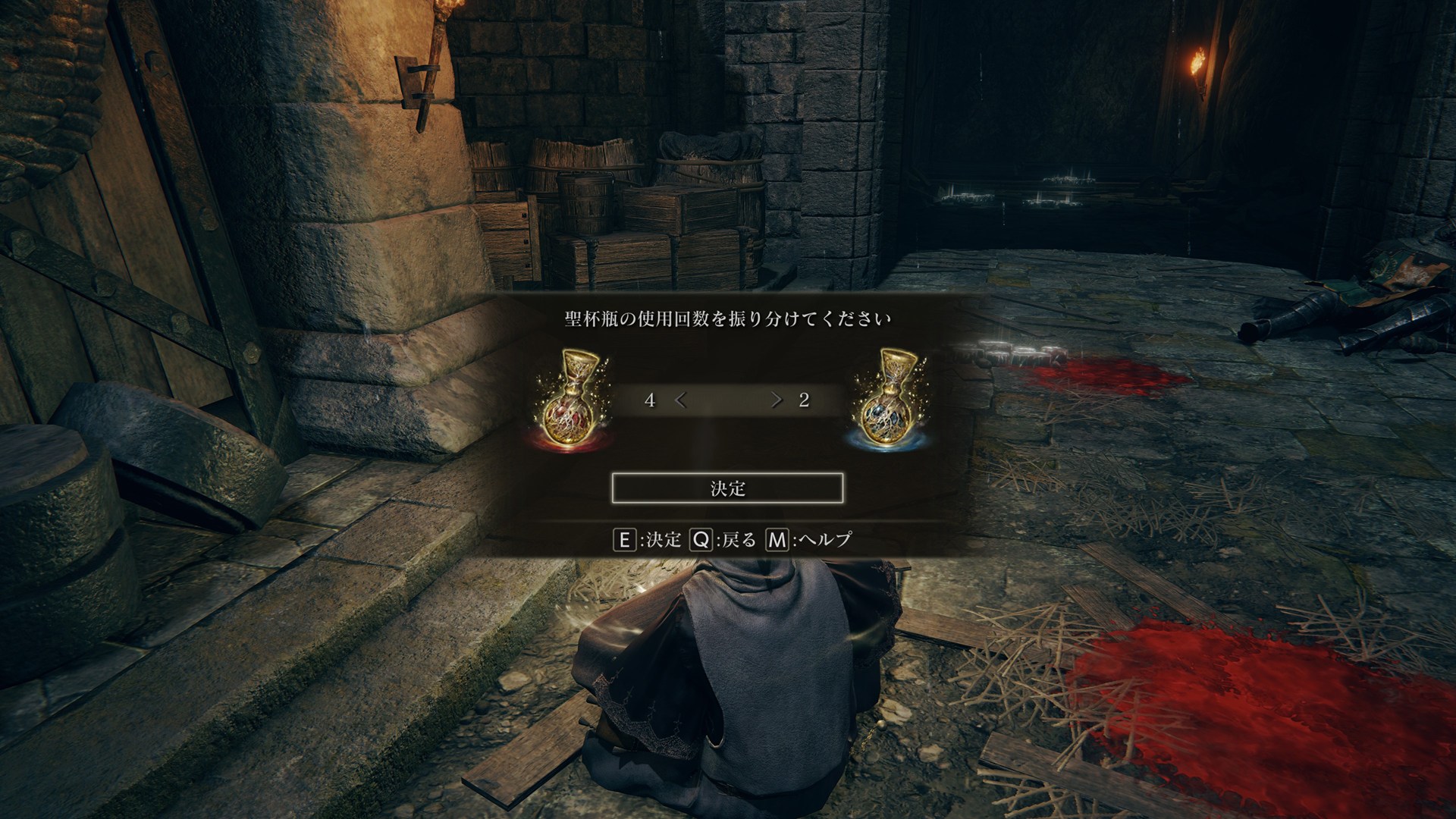Click the left arrow of the flask allocator
Viewport: 1456px width, 819px height.
[681, 400]
